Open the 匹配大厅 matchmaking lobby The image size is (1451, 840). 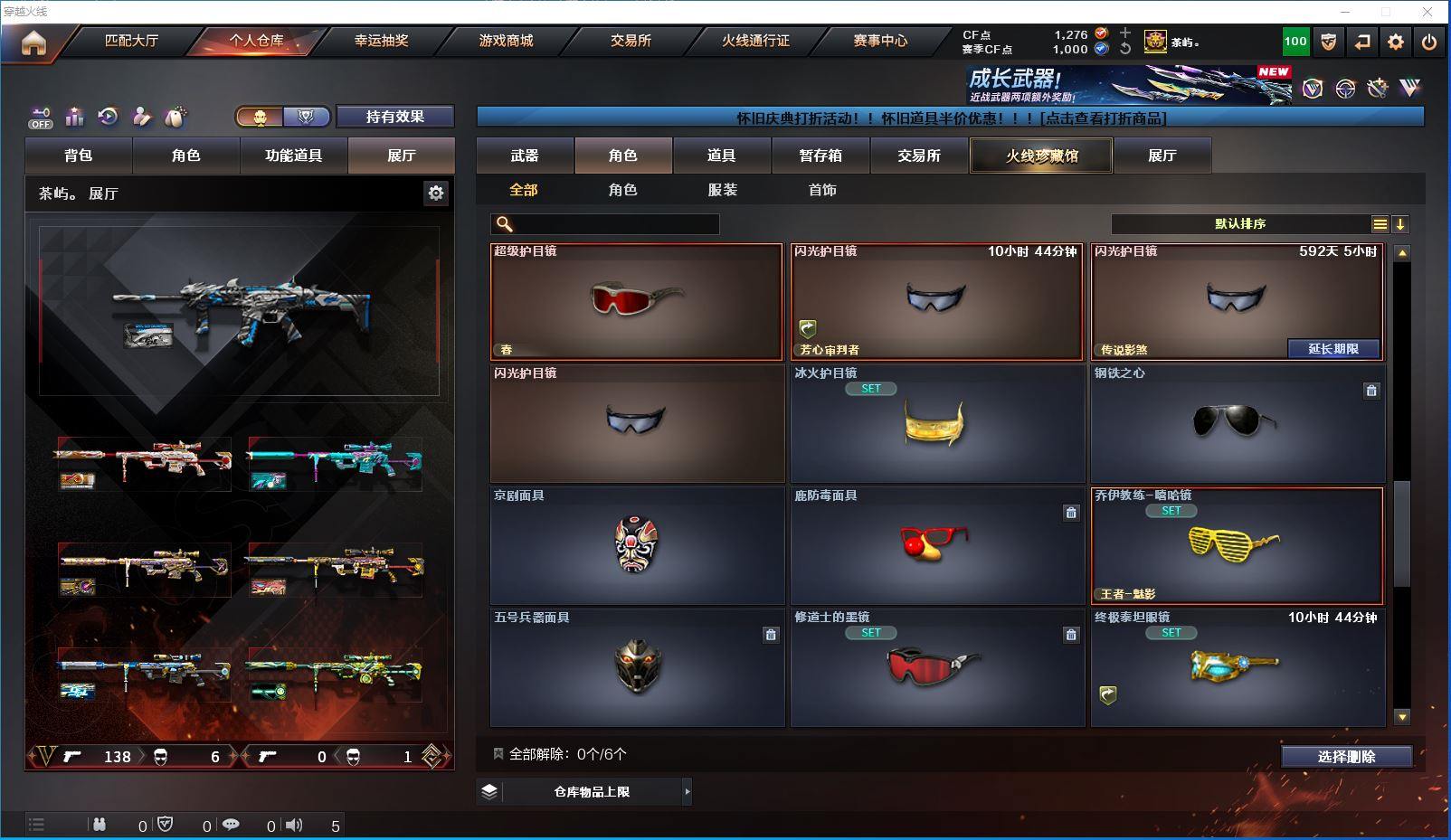(x=131, y=41)
